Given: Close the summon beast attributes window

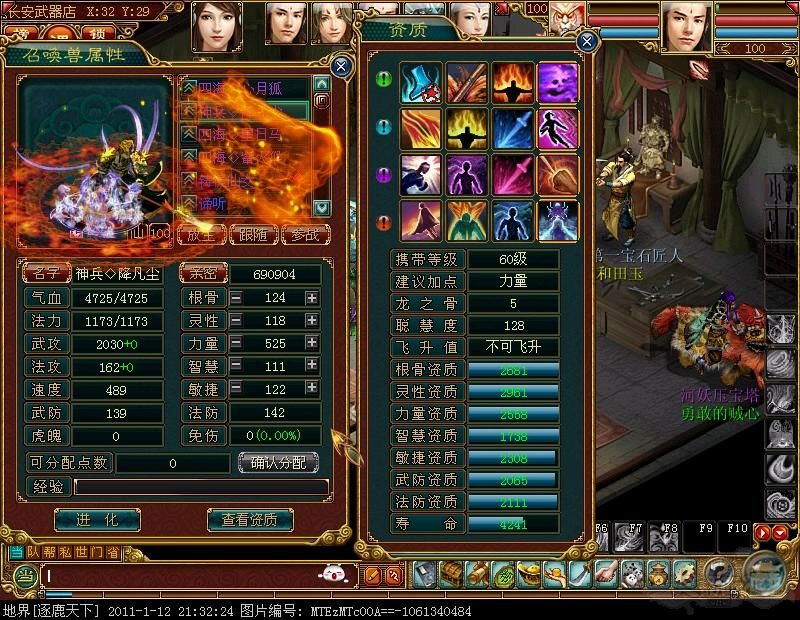Looking at the screenshot, I should [x=341, y=67].
